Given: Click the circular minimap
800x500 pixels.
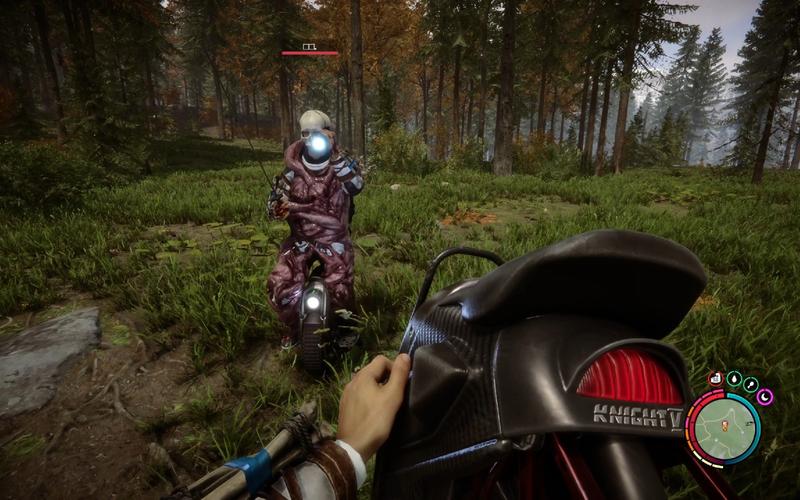Looking at the screenshot, I should click(723, 427).
